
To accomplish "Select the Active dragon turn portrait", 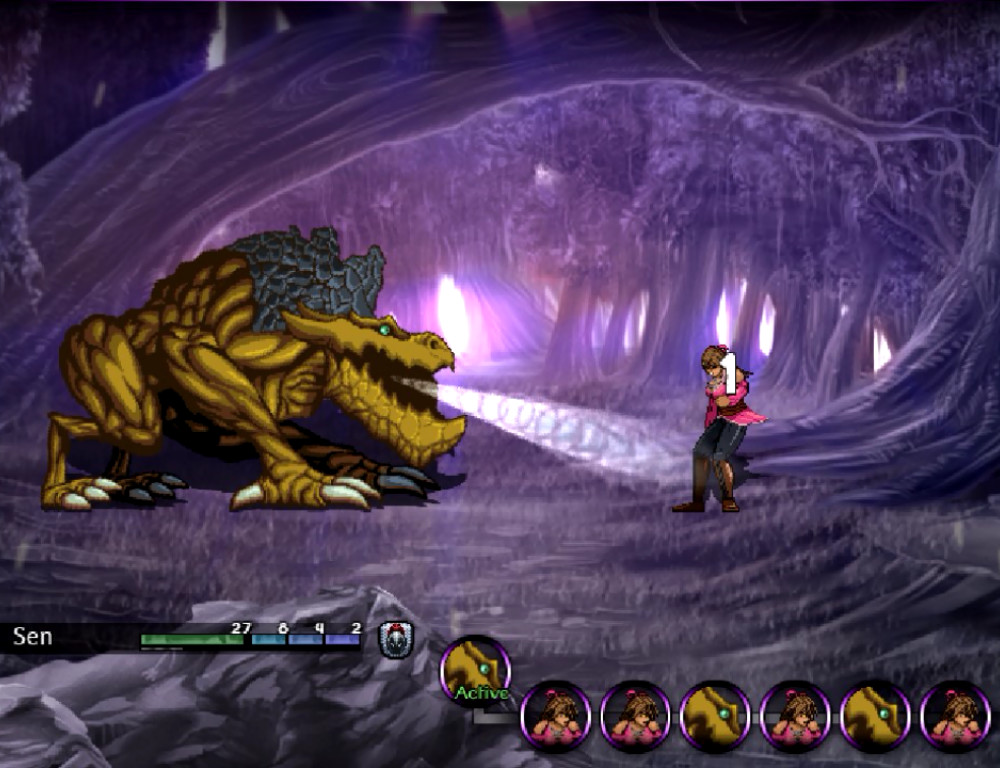I will click(475, 669).
